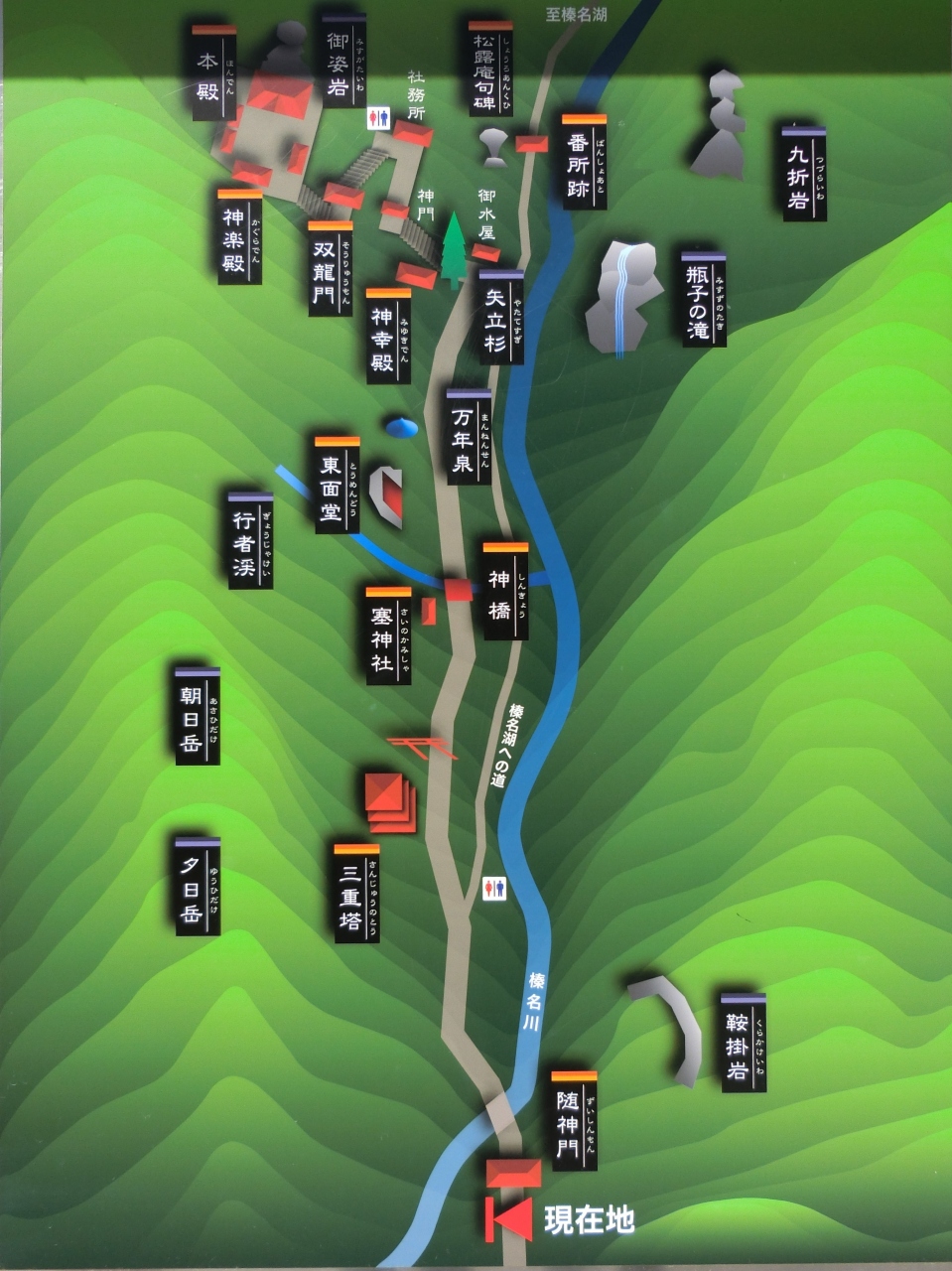Click the 双龍門 gate label
The width and height of the screenshot is (952, 1271).
click(330, 268)
